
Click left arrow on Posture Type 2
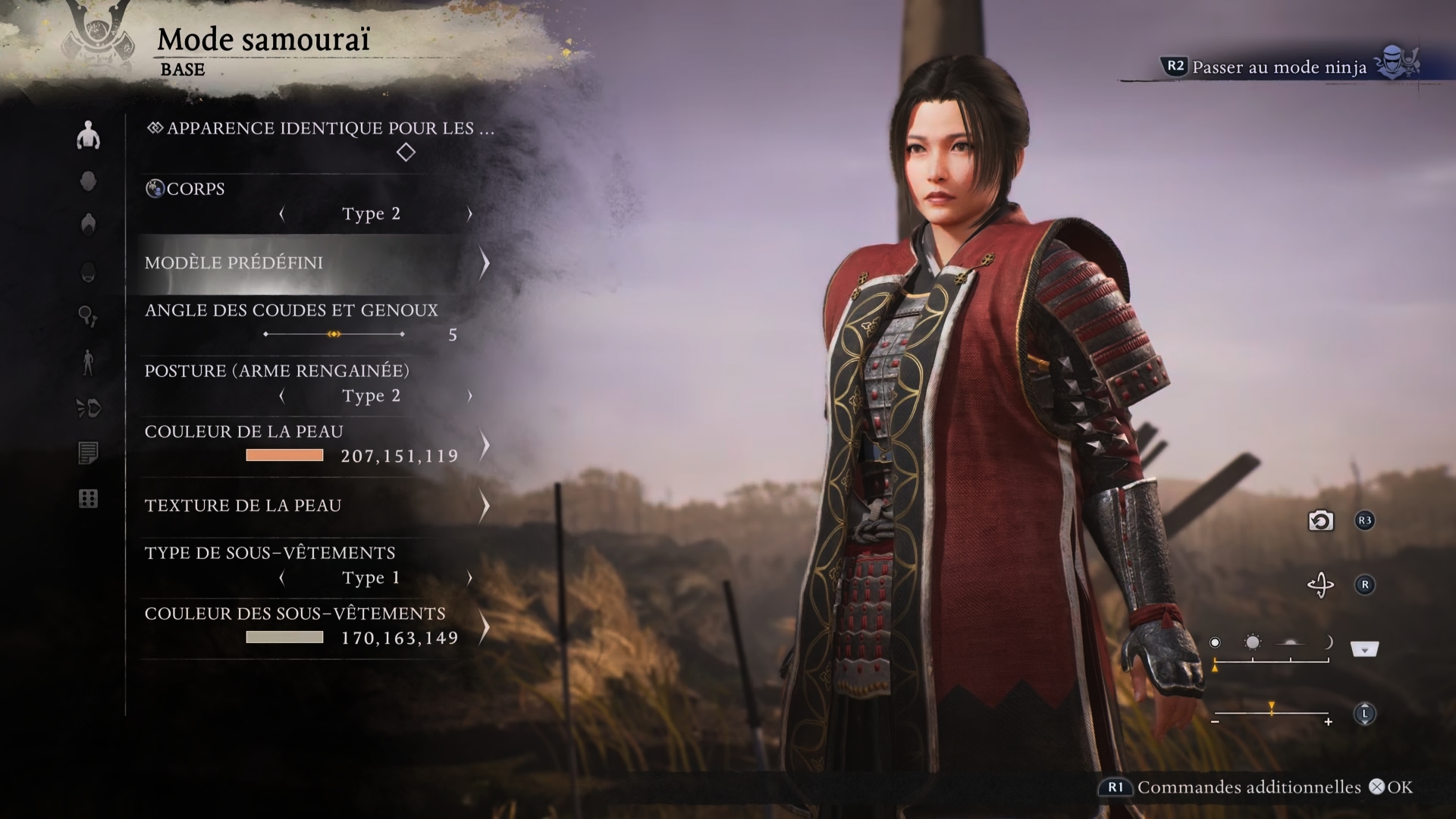pos(283,395)
